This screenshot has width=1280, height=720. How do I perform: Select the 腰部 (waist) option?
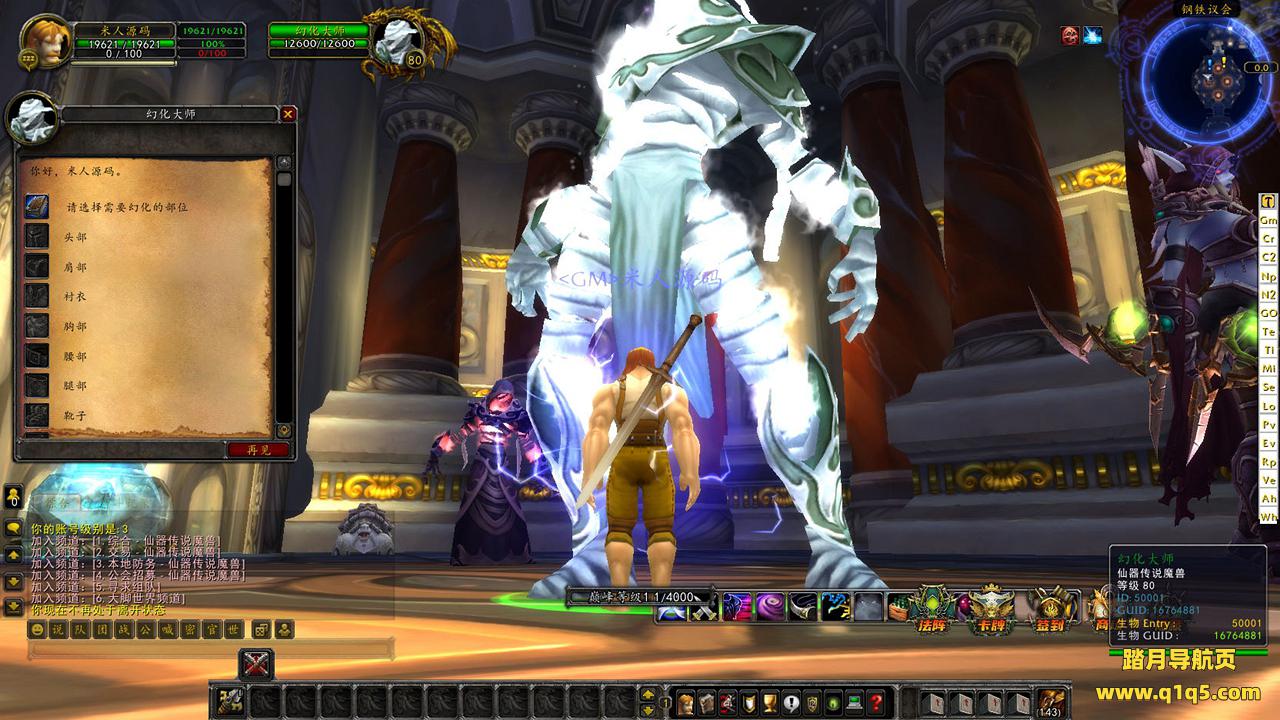(76, 356)
